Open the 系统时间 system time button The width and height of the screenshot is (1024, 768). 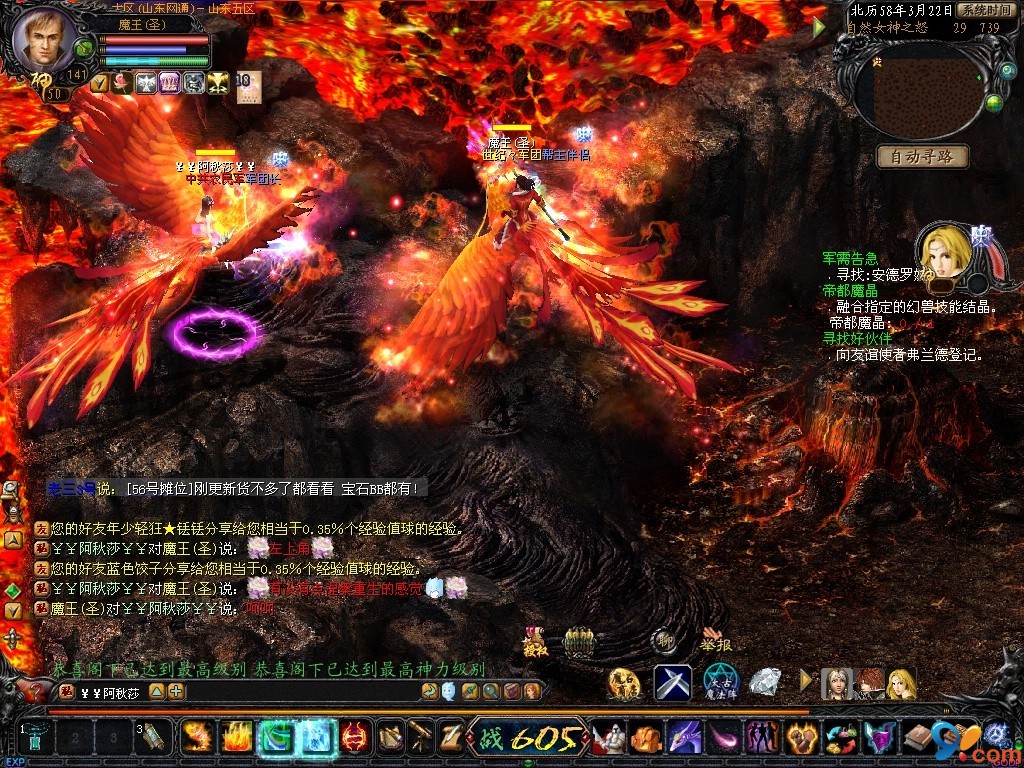tap(985, 10)
